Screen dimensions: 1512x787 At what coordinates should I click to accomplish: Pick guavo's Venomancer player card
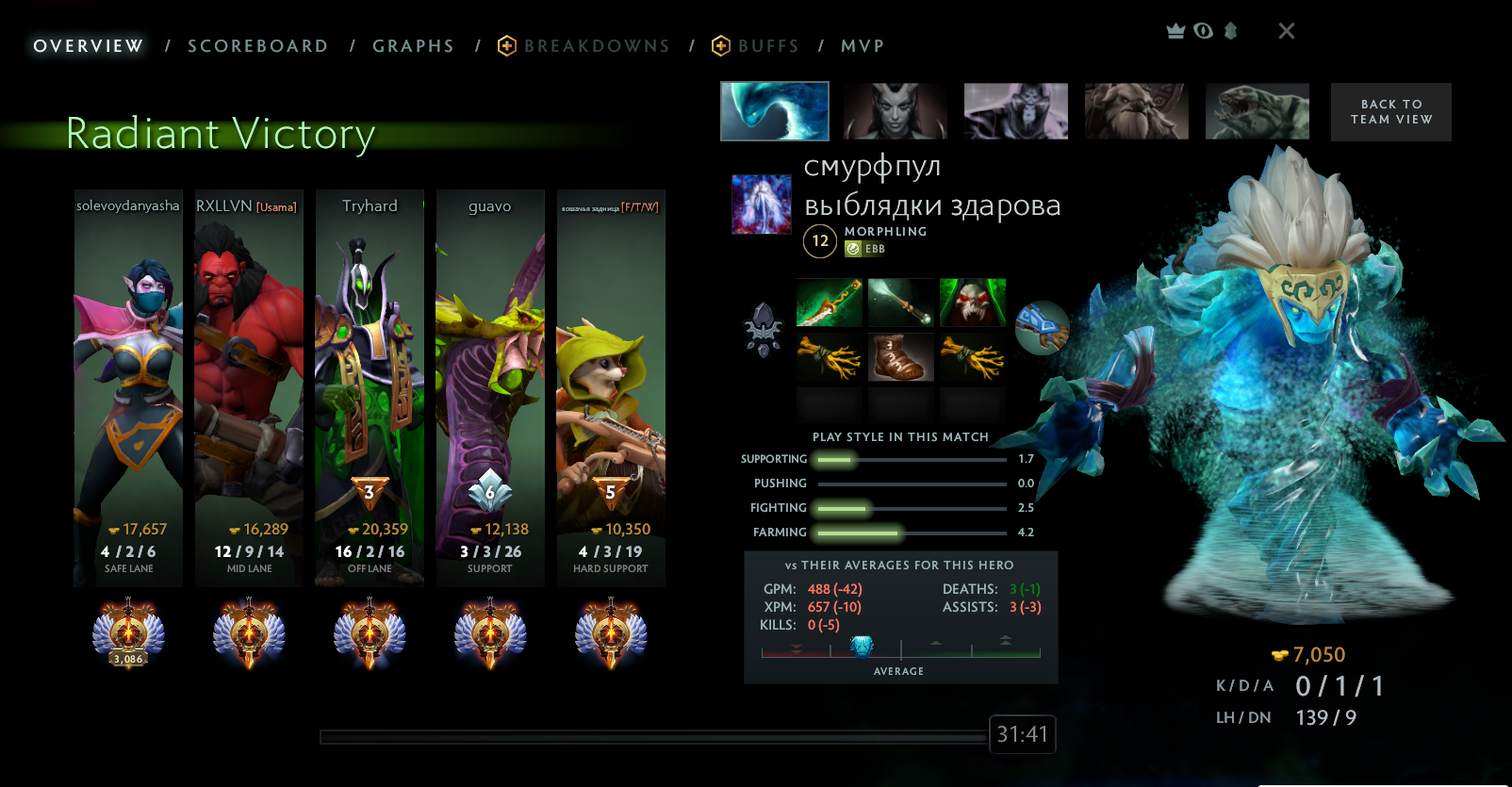490,386
